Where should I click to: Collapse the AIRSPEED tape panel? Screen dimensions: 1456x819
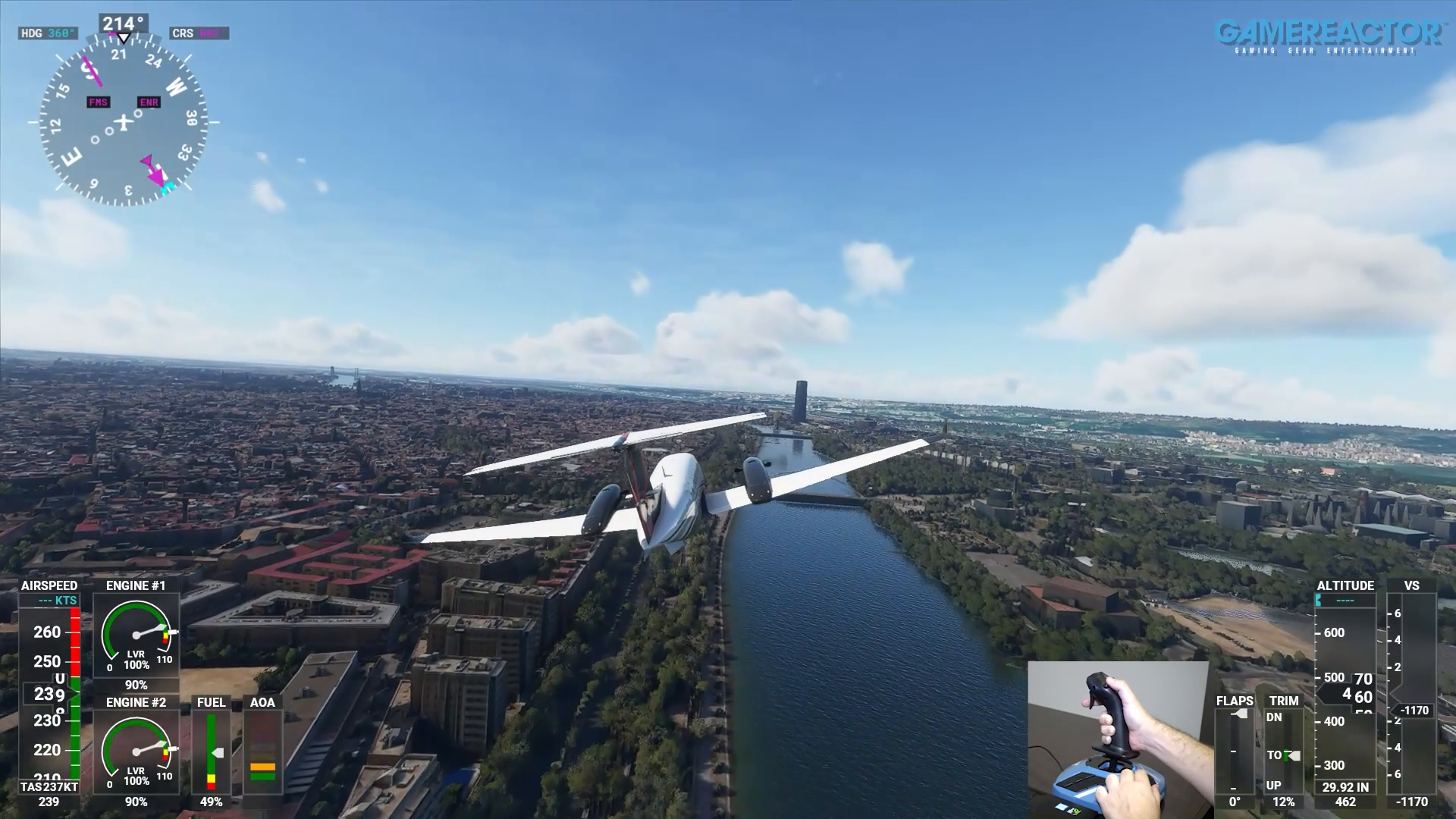[x=49, y=585]
